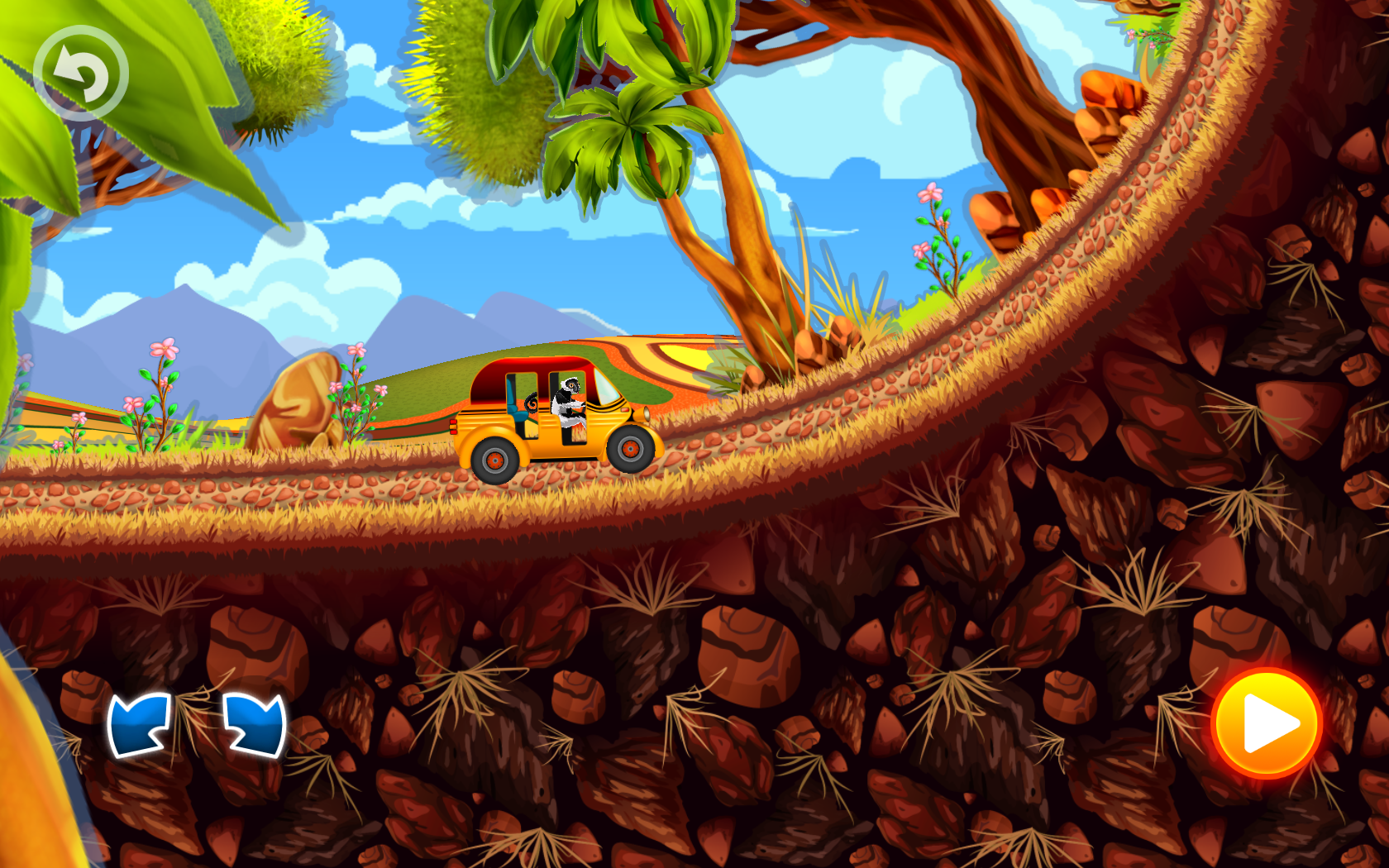The image size is (1389, 868).
Task: Tap the curved return arrow inside its circle
Action: click(x=81, y=73)
